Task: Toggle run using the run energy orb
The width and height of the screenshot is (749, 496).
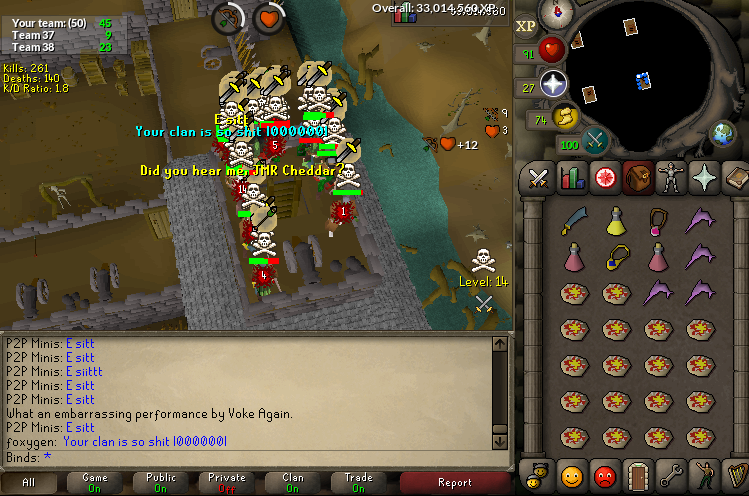Action: tap(566, 117)
